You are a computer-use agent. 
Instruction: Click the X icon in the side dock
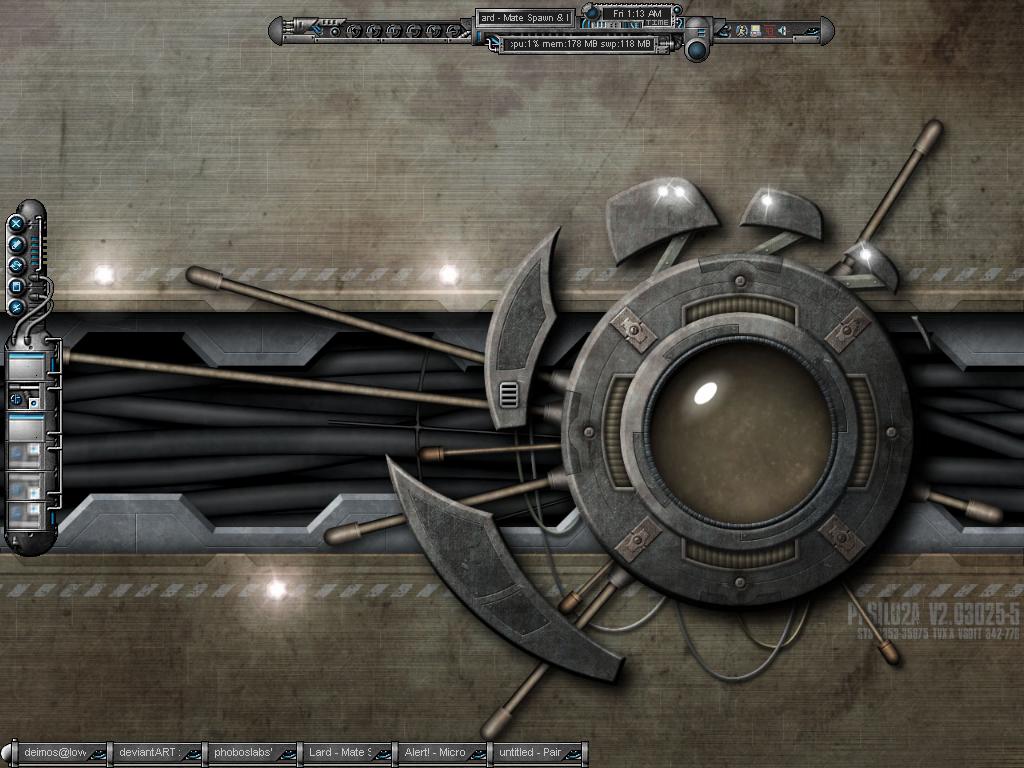tap(17, 223)
